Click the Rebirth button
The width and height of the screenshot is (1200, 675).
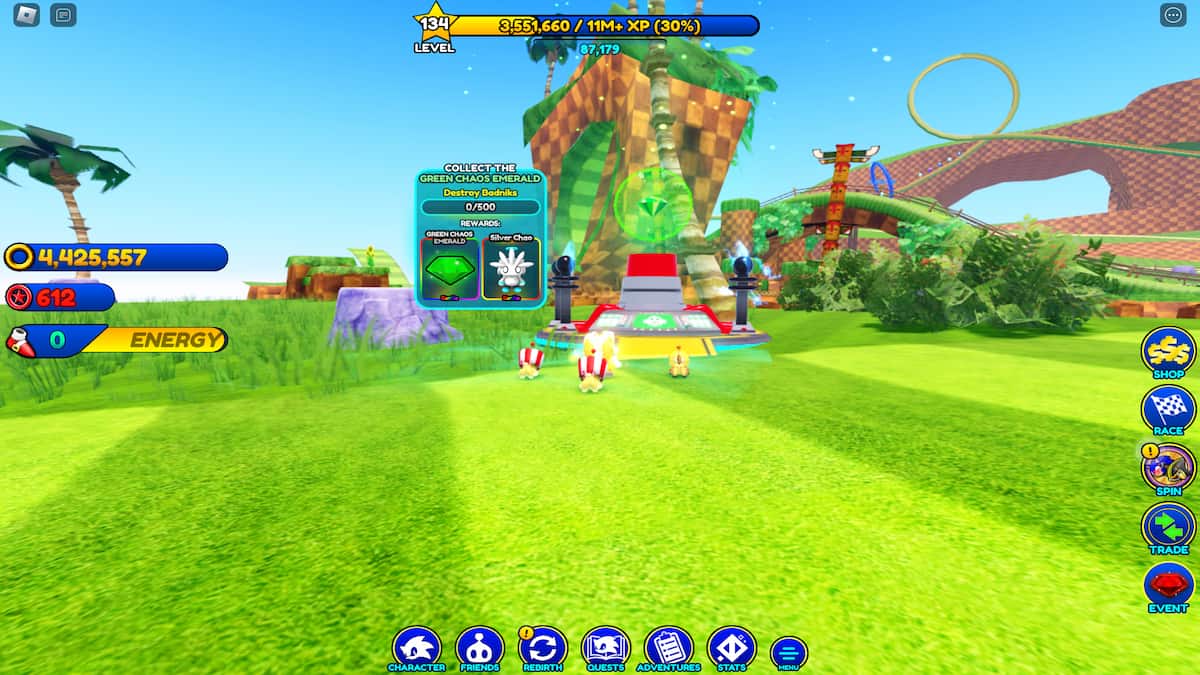(543, 648)
